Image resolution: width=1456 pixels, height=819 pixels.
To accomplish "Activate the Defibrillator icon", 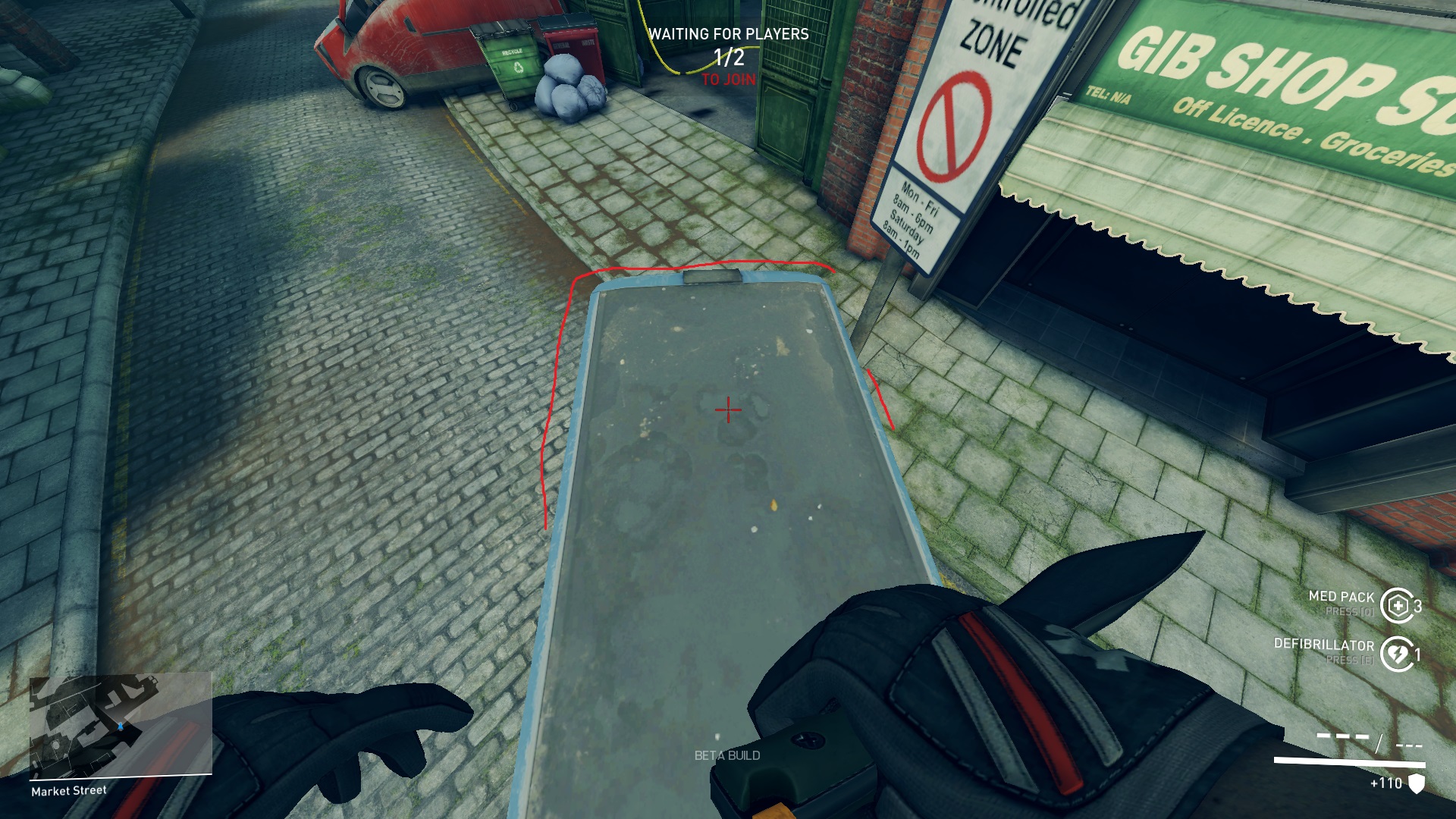I will pyautogui.click(x=1396, y=654).
